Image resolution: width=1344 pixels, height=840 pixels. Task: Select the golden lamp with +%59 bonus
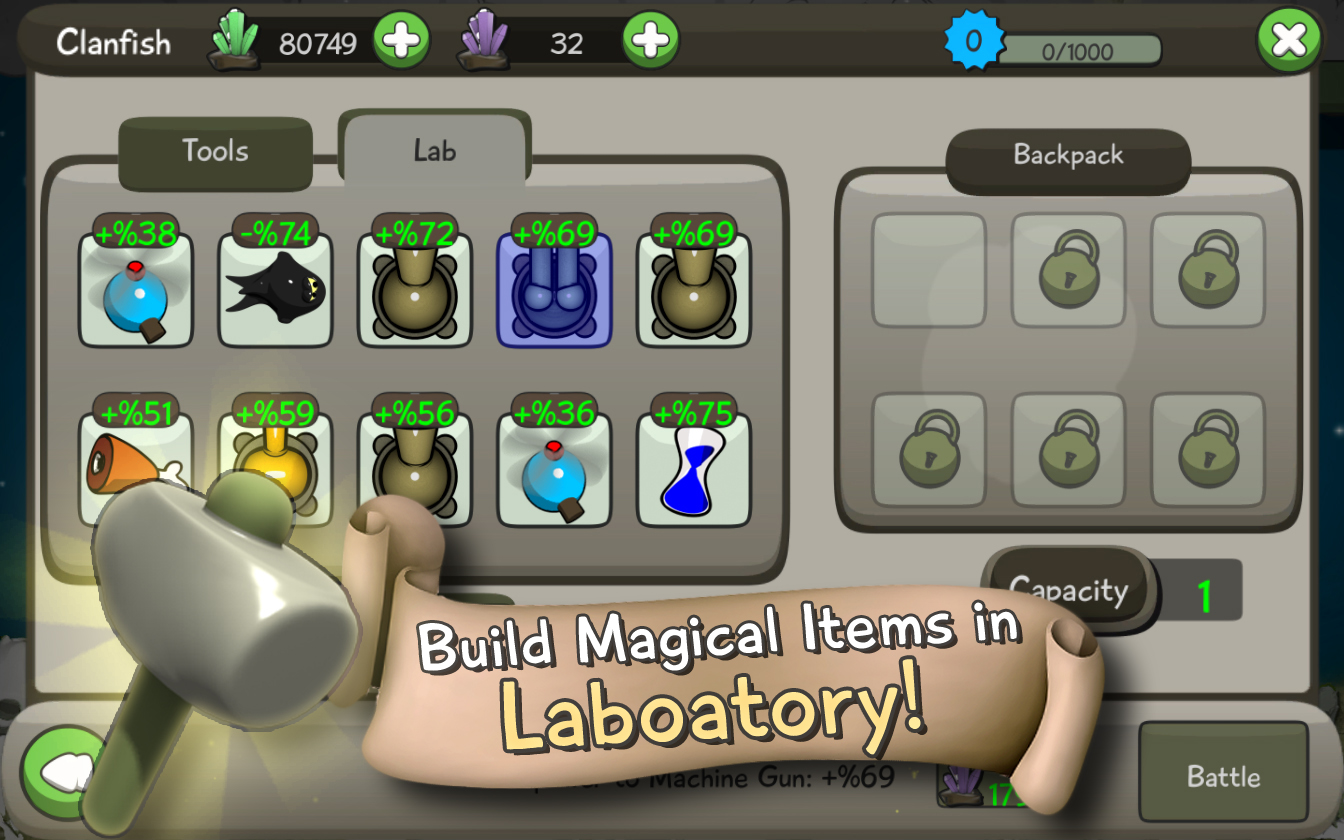(x=275, y=465)
